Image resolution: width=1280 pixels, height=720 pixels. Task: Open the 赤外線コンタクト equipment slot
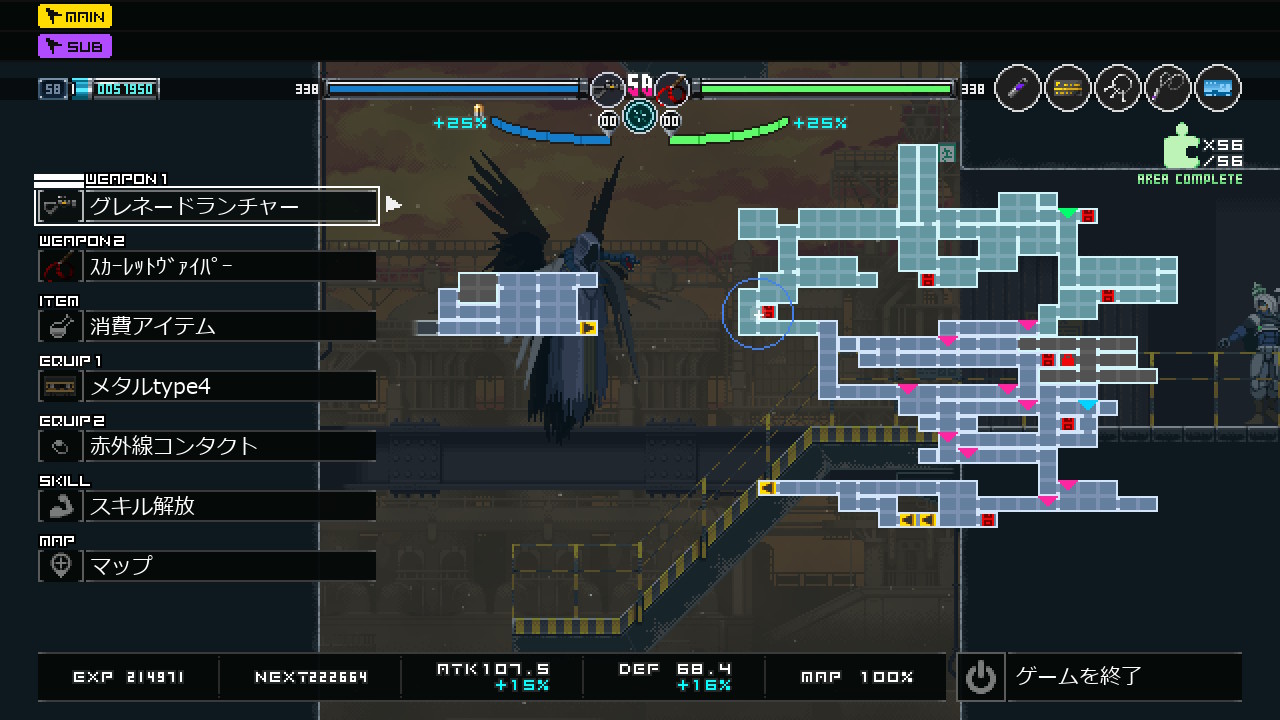click(207, 446)
